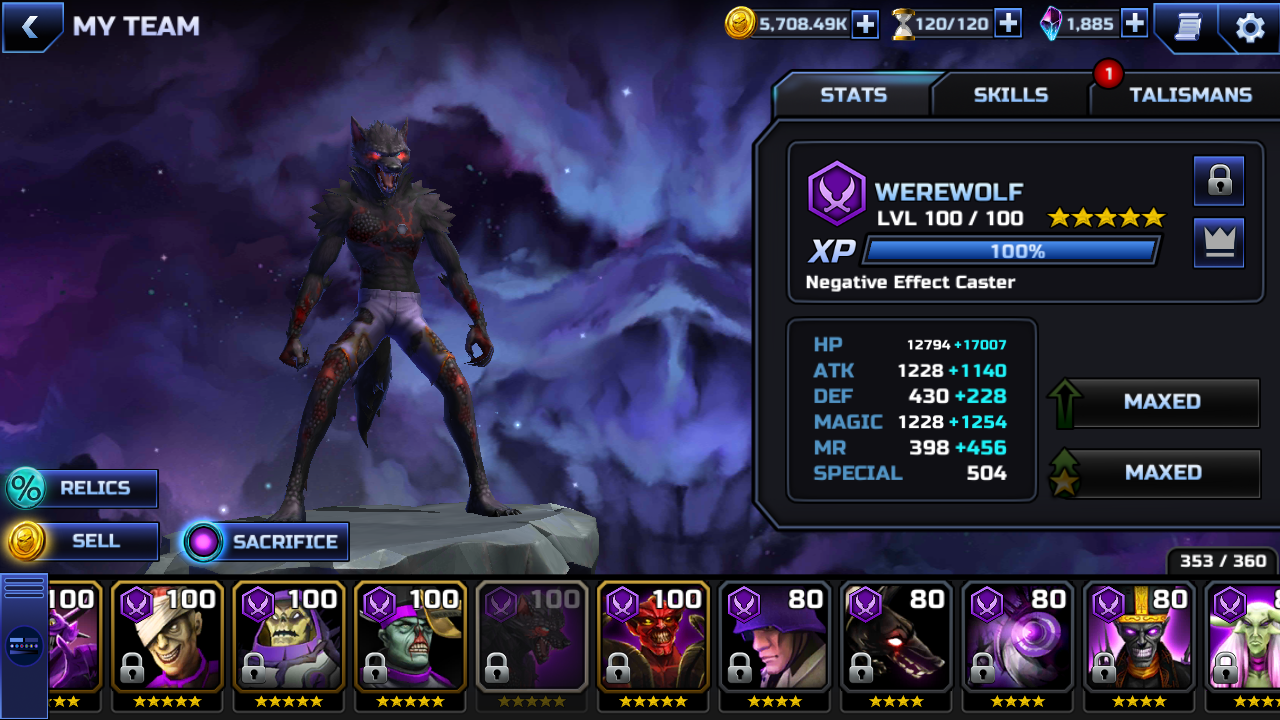Add more gold coins with plus button
Screen dimensions: 1280x720
(x=865, y=24)
